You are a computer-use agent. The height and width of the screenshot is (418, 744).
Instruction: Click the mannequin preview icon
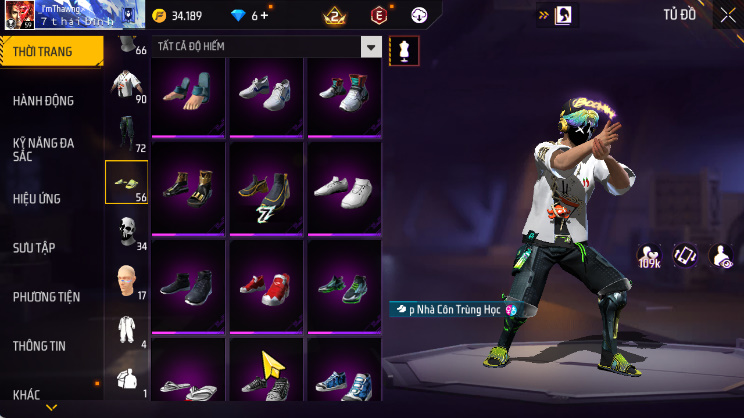tap(404, 50)
